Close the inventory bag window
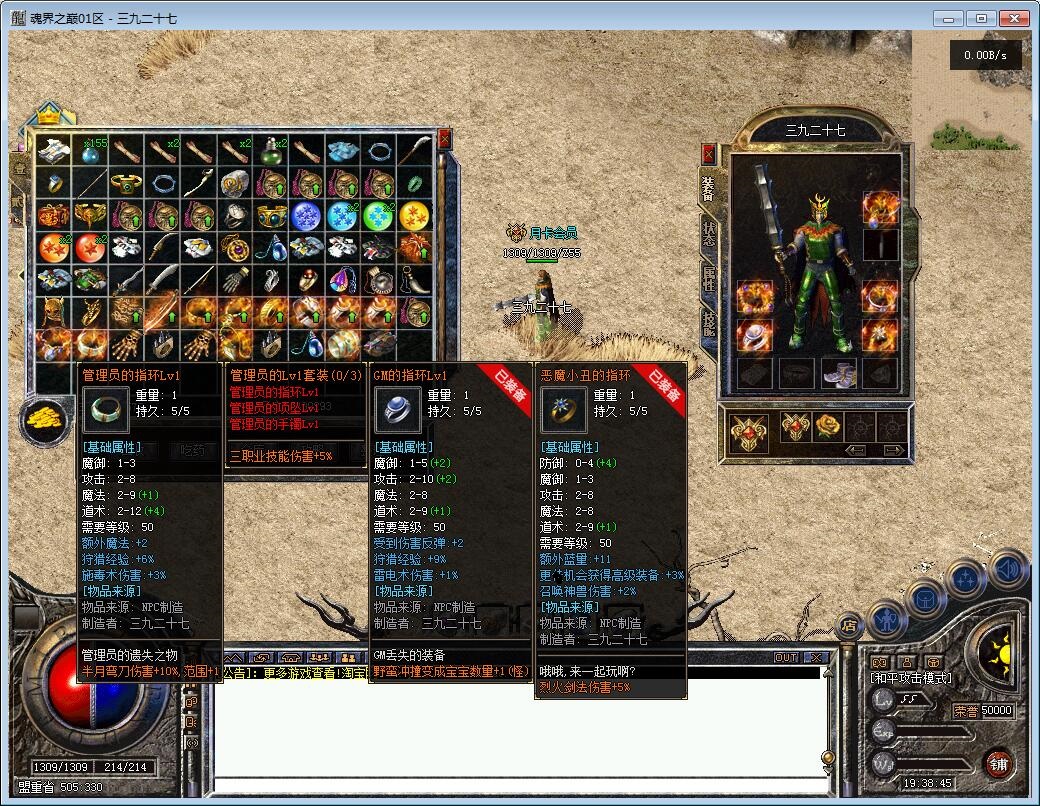 (445, 139)
